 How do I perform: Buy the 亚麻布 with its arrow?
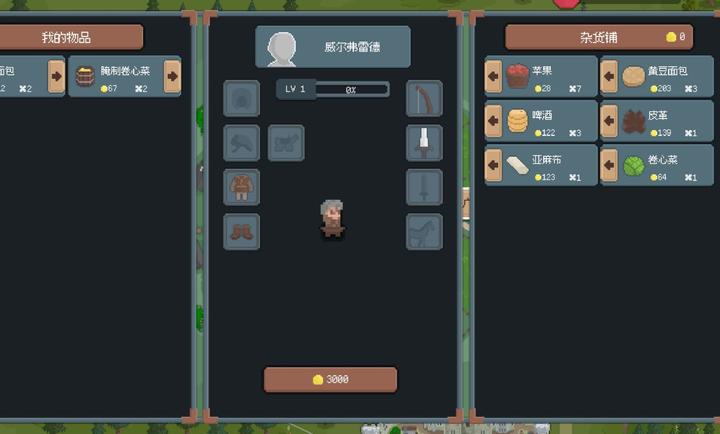[493, 165]
